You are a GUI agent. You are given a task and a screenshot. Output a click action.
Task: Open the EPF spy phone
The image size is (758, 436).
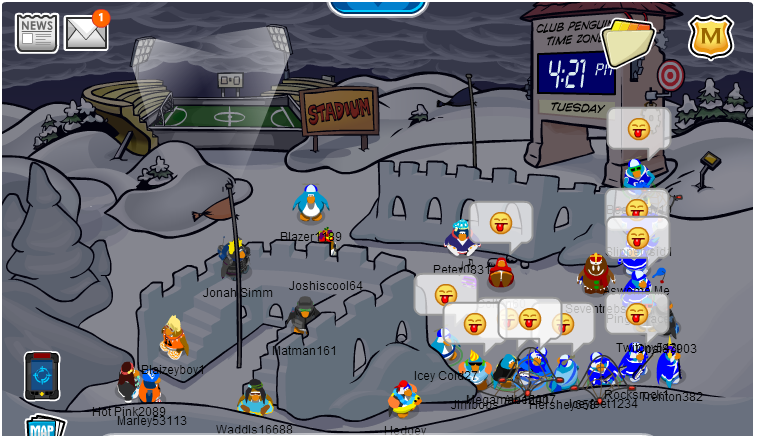[x=42, y=376]
